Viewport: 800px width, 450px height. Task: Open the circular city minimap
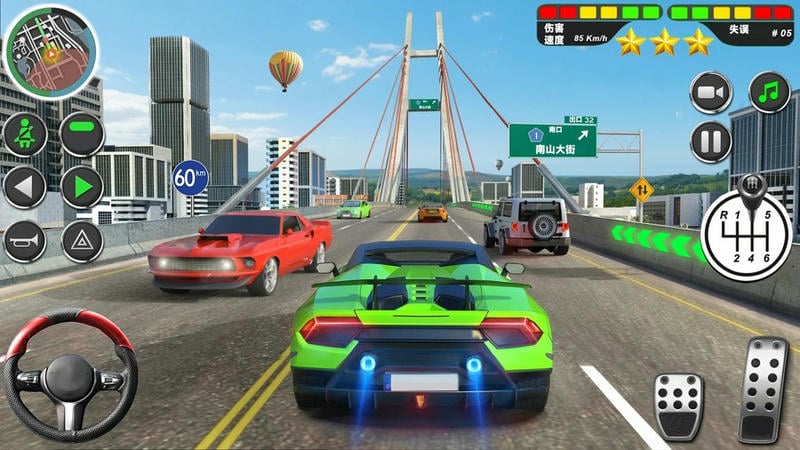click(50, 47)
